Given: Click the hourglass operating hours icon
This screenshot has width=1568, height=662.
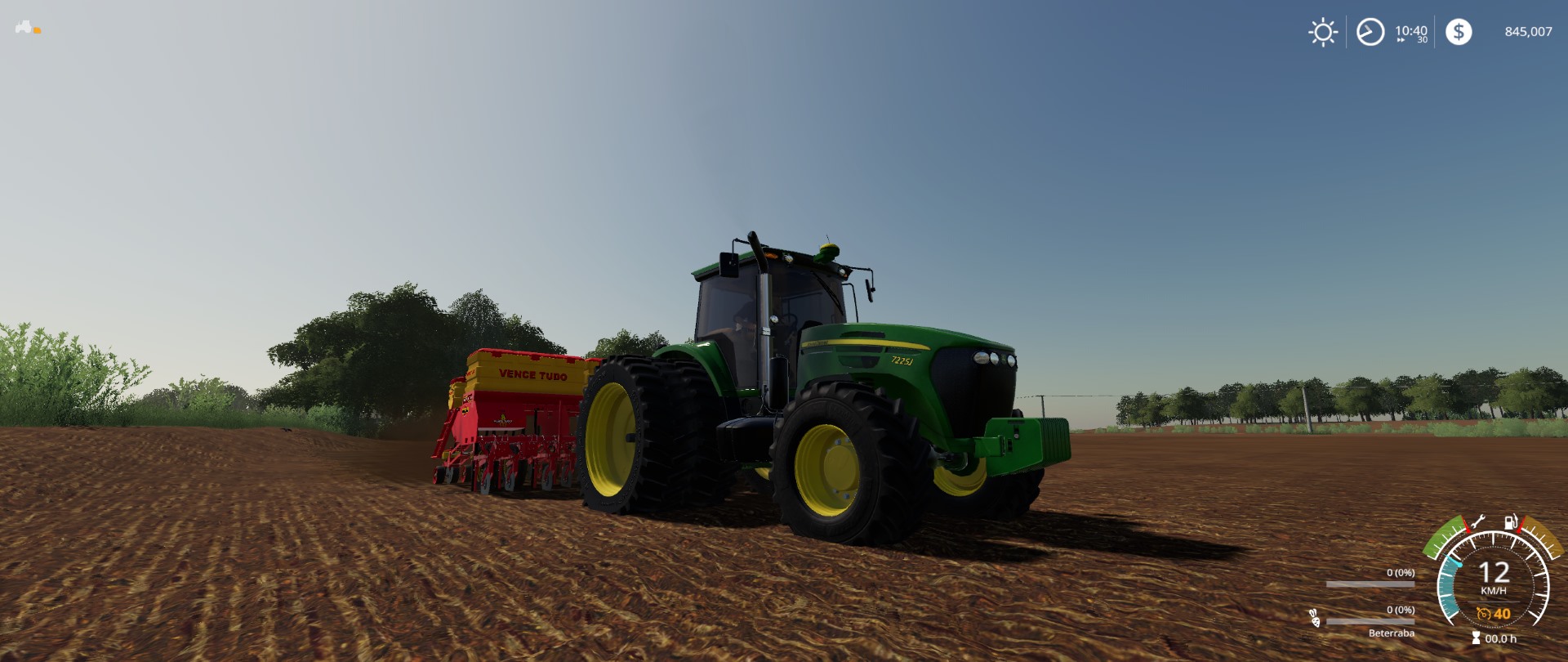Looking at the screenshot, I should [1475, 637].
